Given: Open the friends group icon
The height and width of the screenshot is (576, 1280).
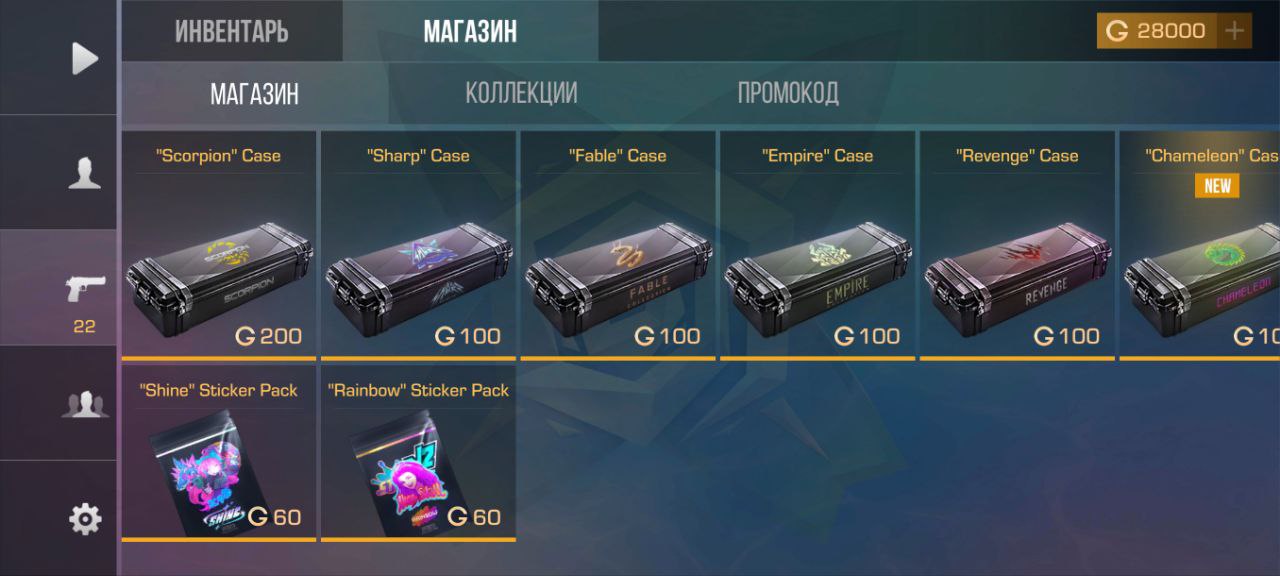Looking at the screenshot, I should coord(84,404).
